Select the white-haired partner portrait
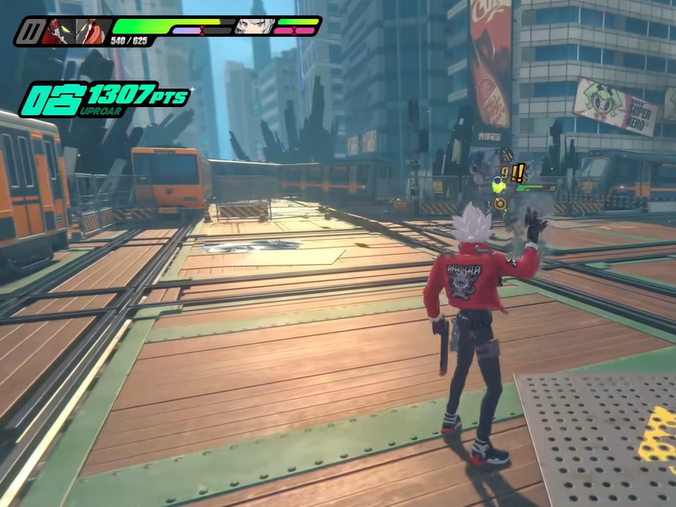Image resolution: width=676 pixels, height=507 pixels. tap(254, 26)
